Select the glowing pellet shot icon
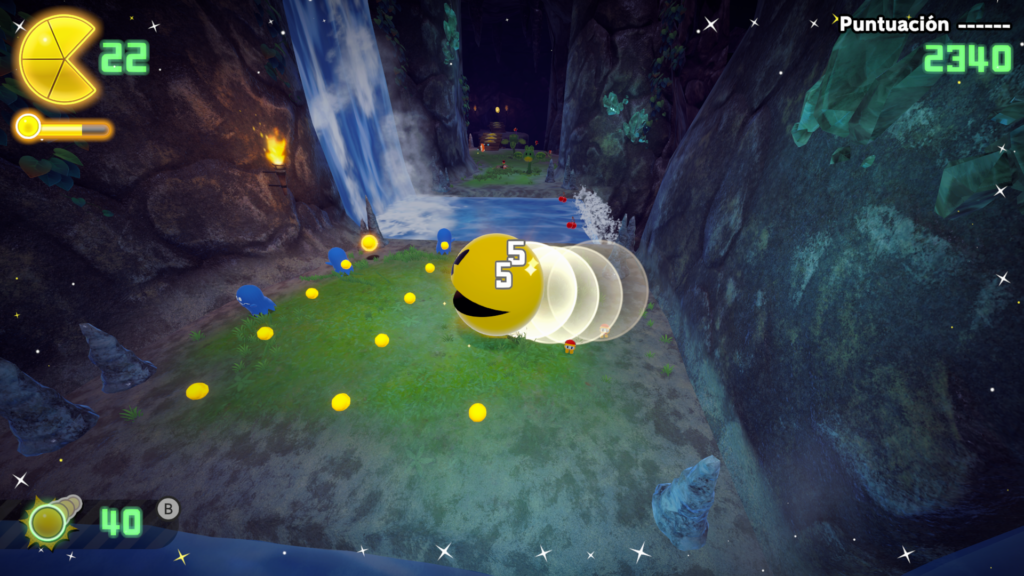Image resolution: width=1024 pixels, height=576 pixels. [46, 521]
